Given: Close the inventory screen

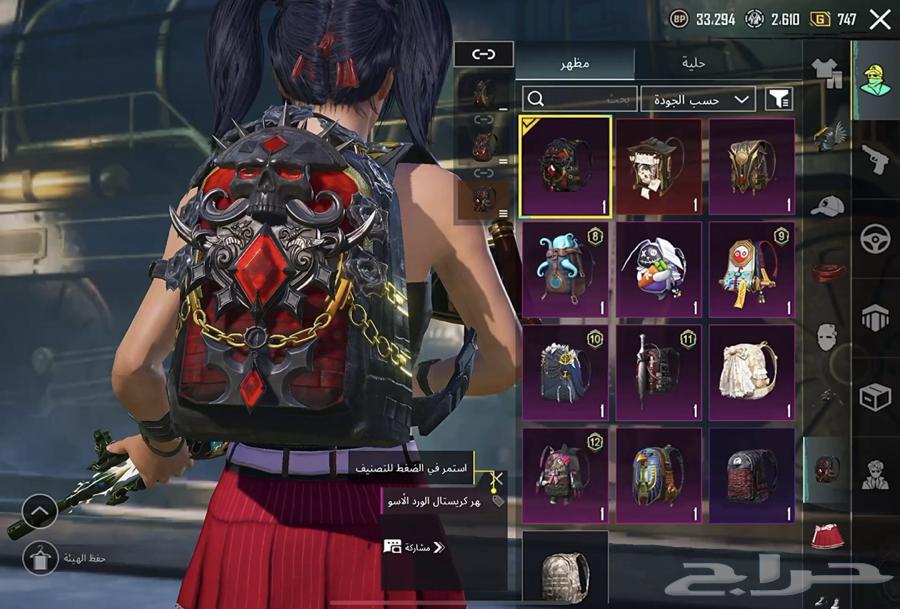Looking at the screenshot, I should click(x=880, y=19).
